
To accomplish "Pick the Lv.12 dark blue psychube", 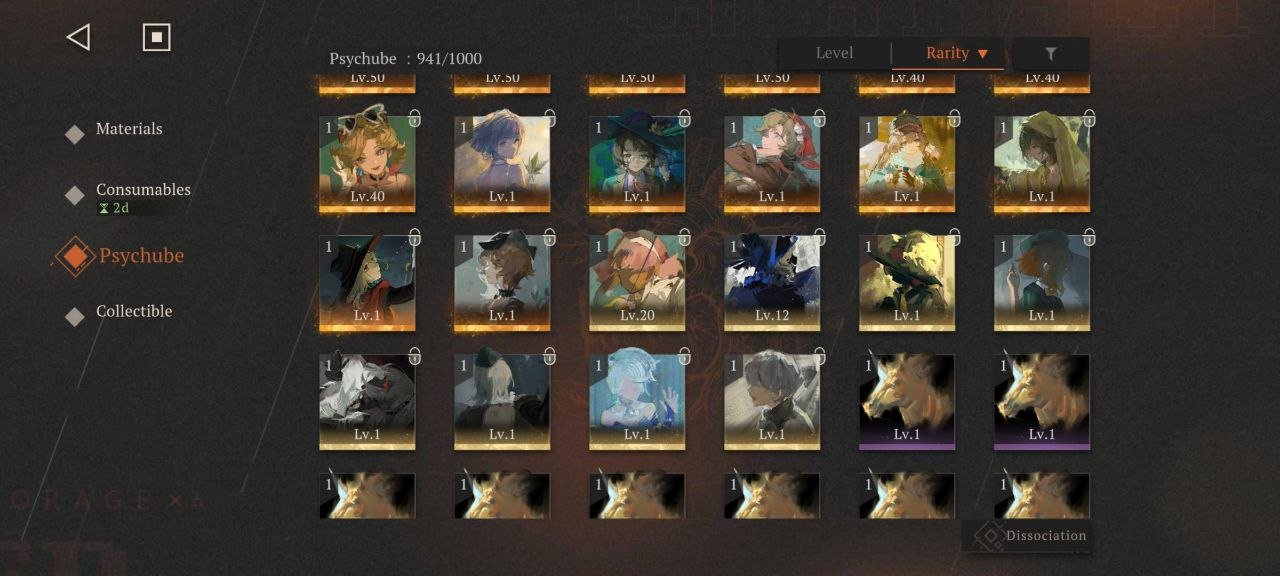I will click(772, 282).
